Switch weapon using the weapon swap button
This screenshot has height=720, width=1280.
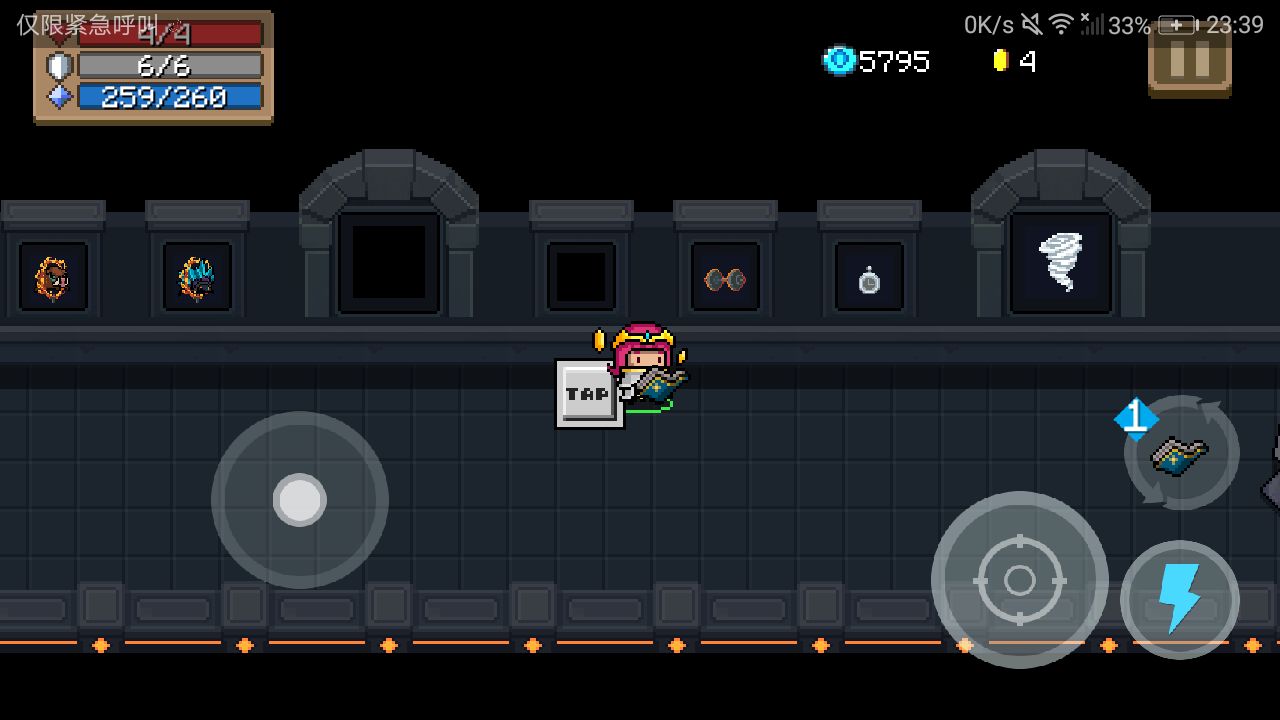pos(1181,453)
